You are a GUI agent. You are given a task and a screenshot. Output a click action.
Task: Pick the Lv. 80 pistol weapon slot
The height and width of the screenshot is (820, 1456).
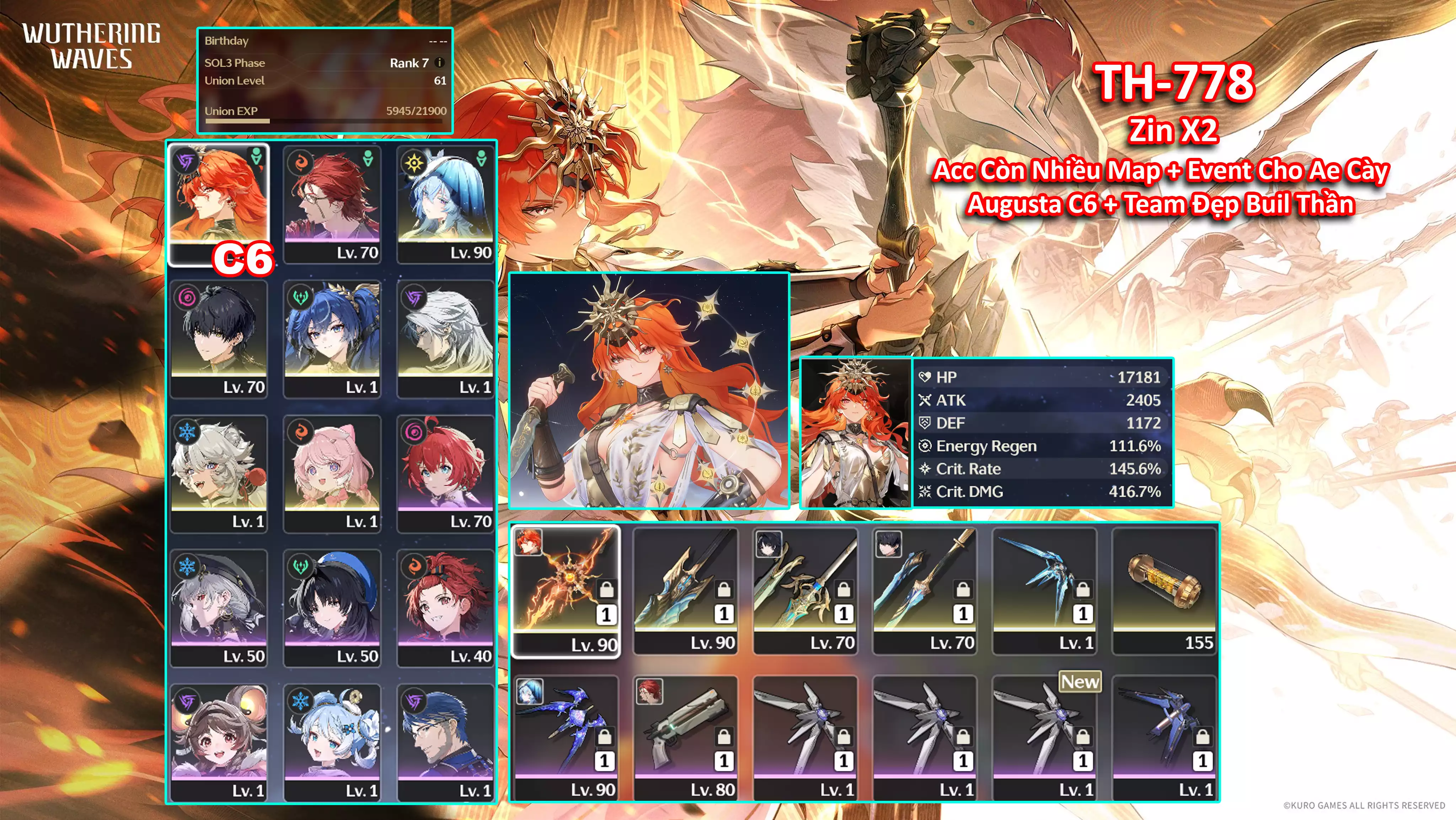click(685, 738)
